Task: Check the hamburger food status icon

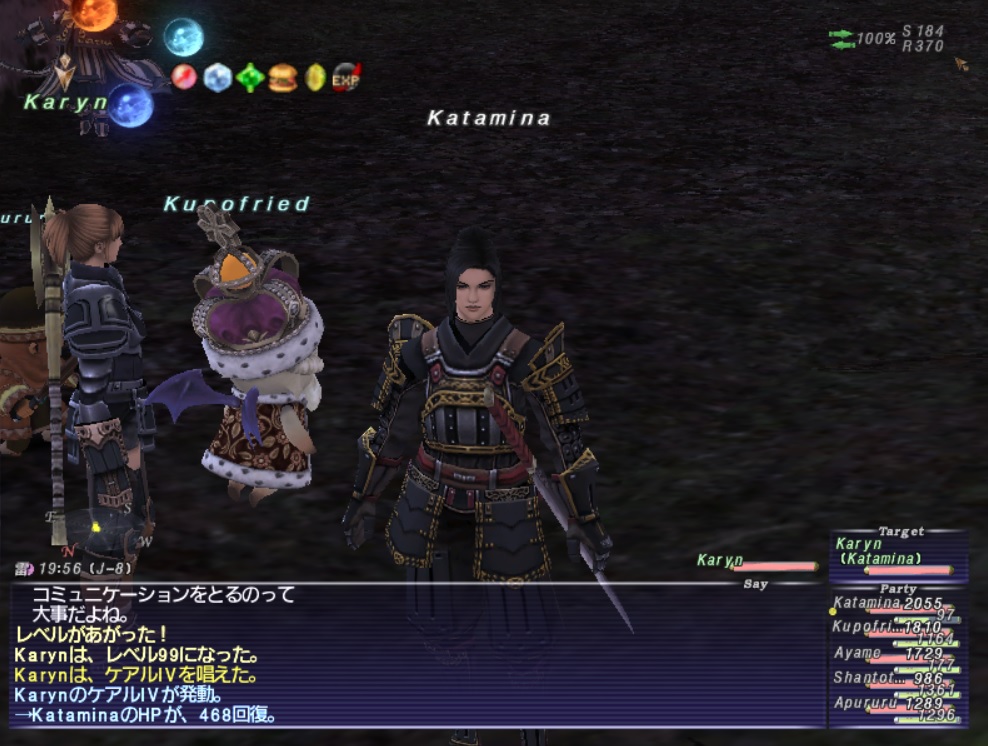Action: coord(283,77)
